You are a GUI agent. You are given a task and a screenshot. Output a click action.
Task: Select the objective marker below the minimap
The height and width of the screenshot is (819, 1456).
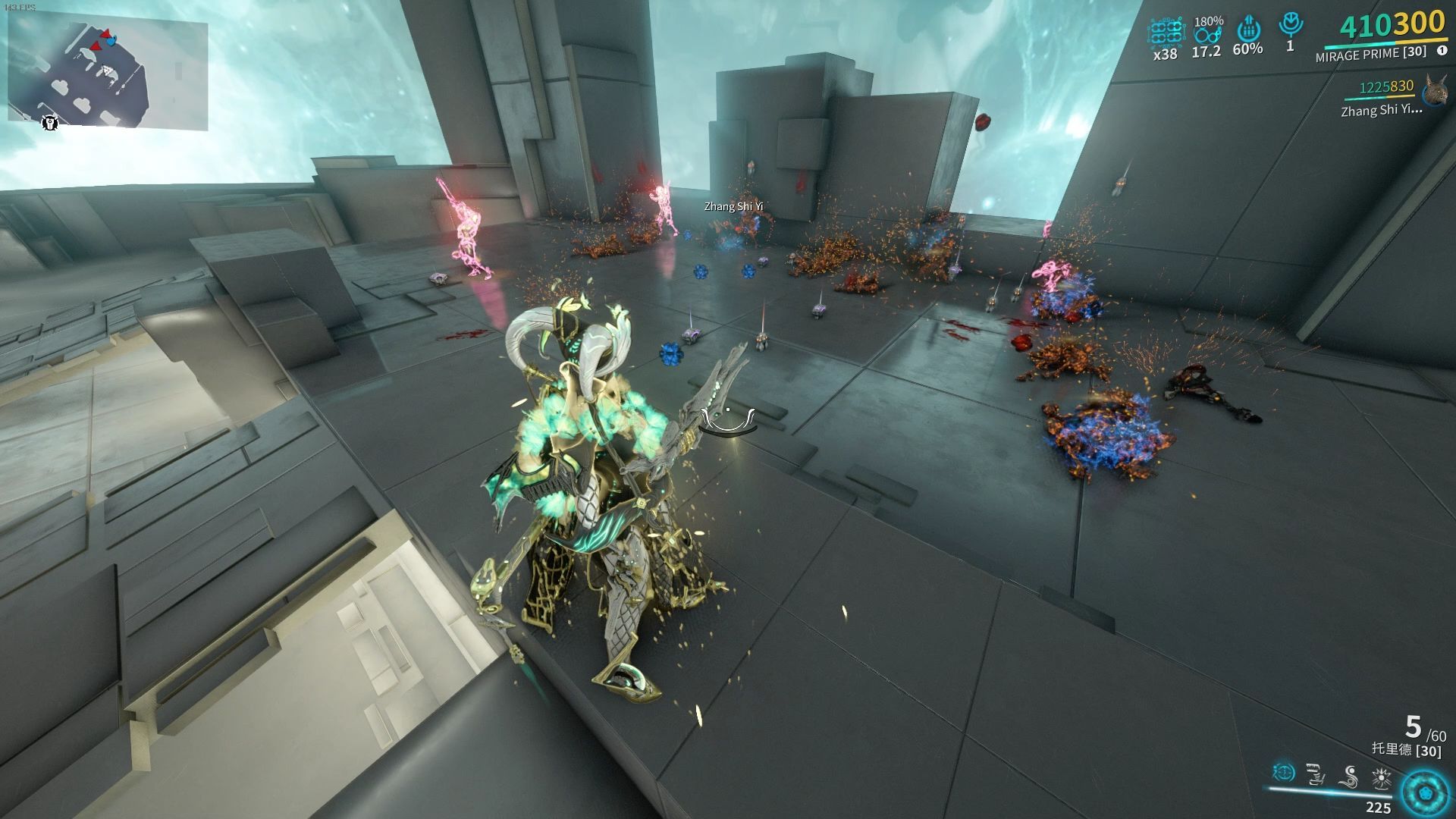pyautogui.click(x=50, y=123)
